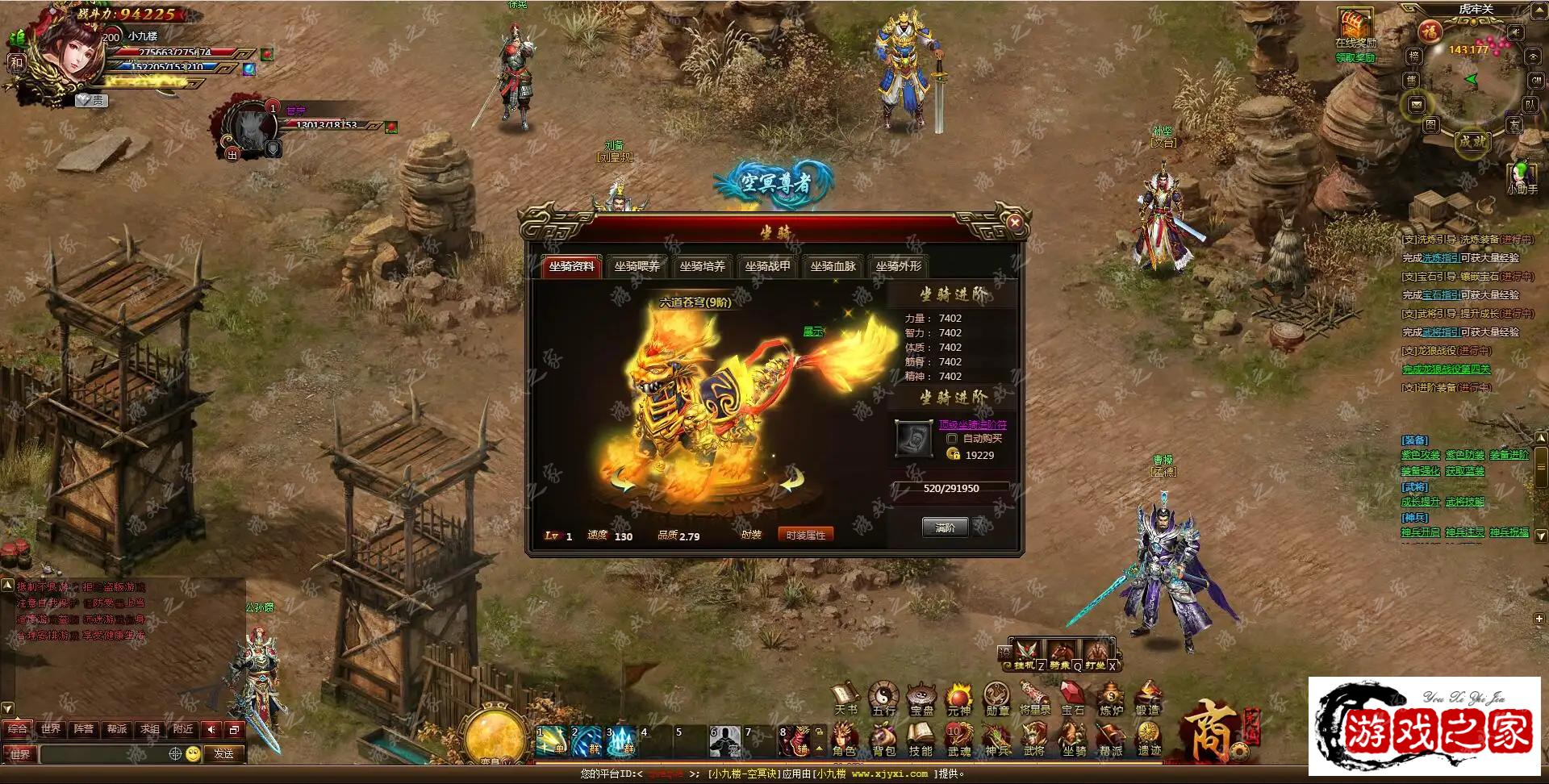Open the 背包 bag icon
The image size is (1549, 784).
tap(883, 738)
